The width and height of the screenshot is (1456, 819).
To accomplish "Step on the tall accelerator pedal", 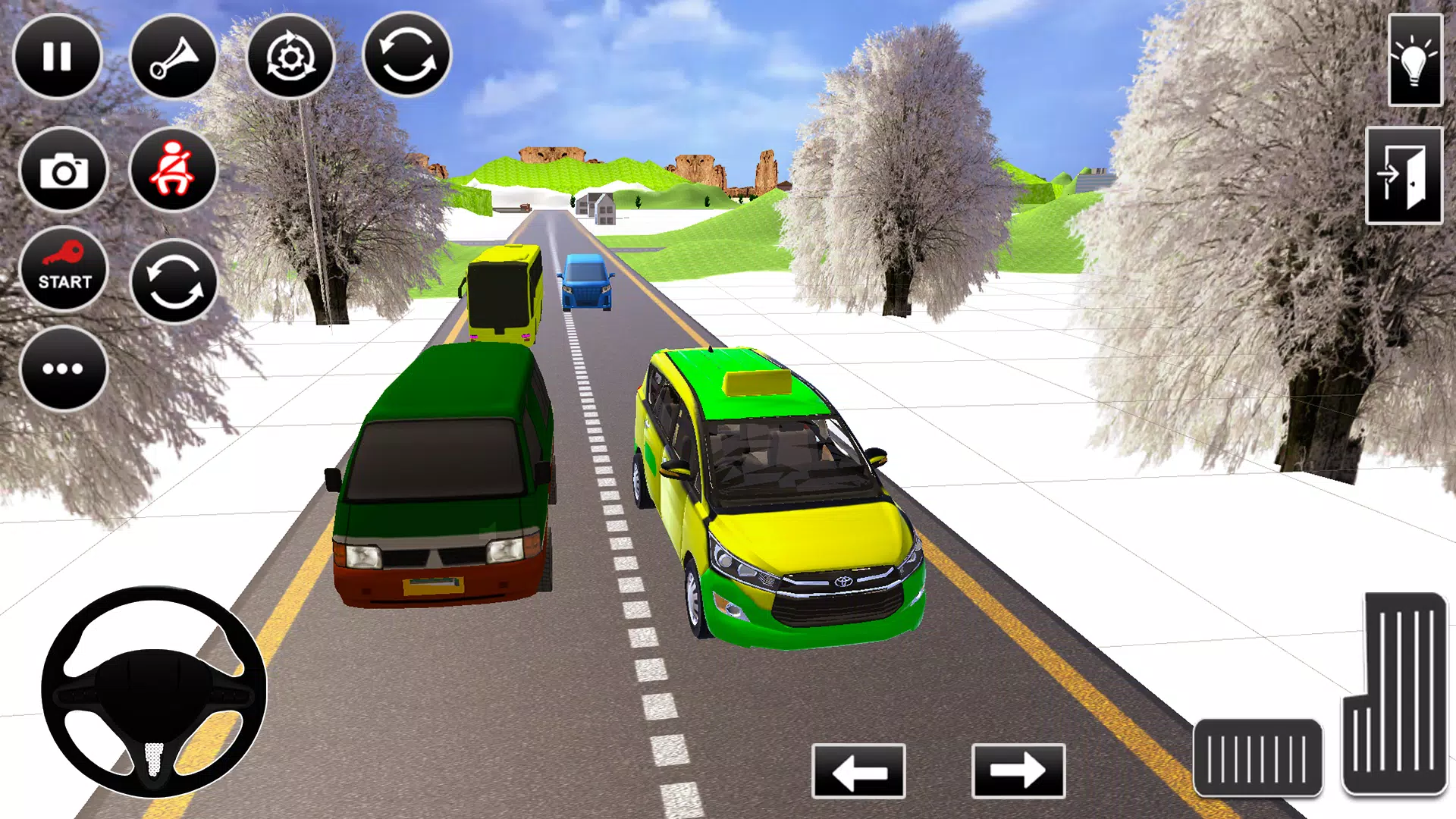I will point(1395,694).
